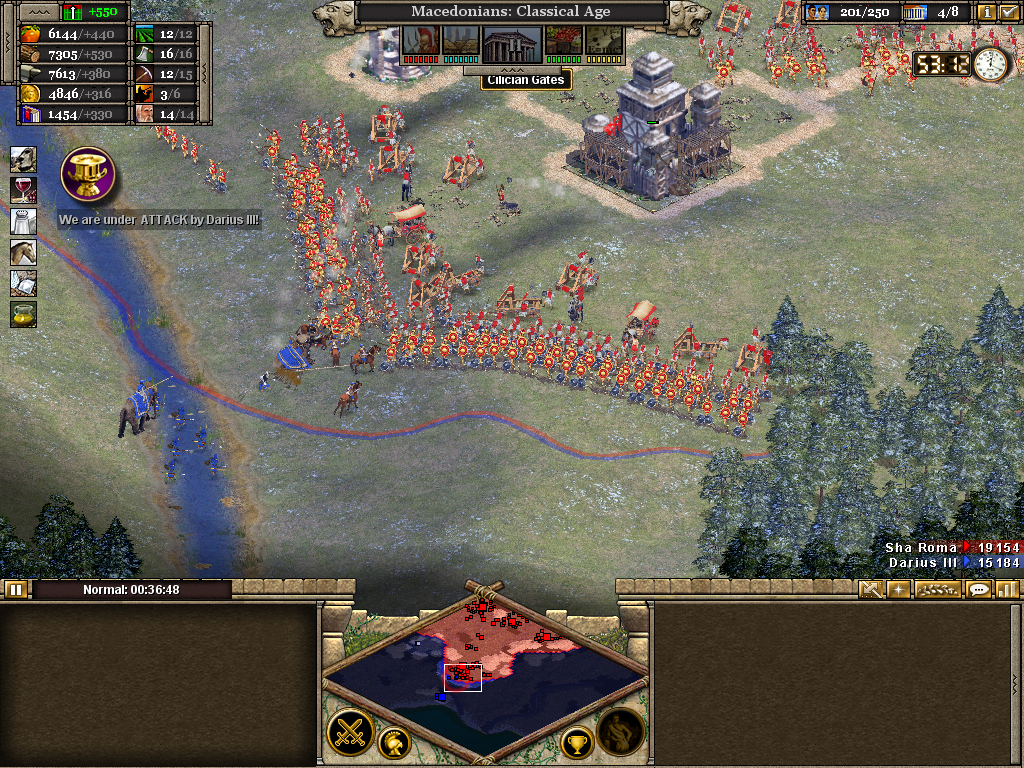Select the helmeted soldier research icon
The height and width of the screenshot is (768, 1024).
coord(420,40)
